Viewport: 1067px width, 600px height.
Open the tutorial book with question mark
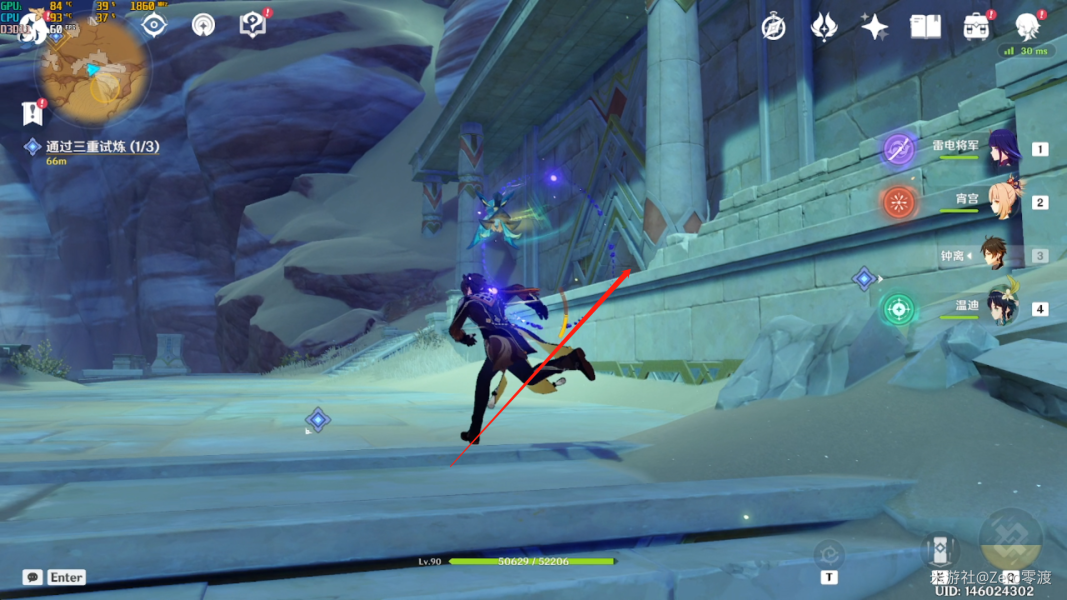pos(253,25)
